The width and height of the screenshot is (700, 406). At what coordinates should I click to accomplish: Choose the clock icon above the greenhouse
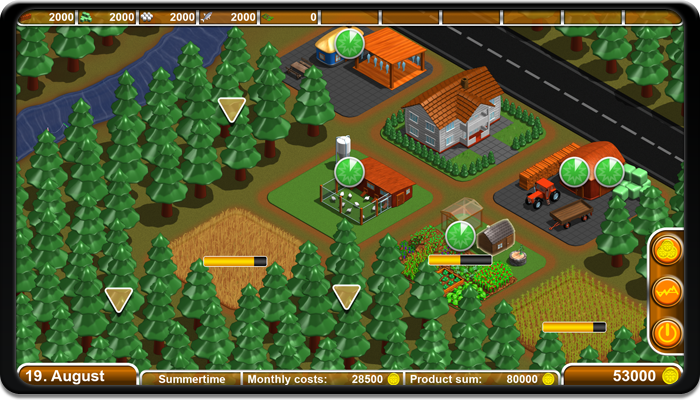coord(460,236)
